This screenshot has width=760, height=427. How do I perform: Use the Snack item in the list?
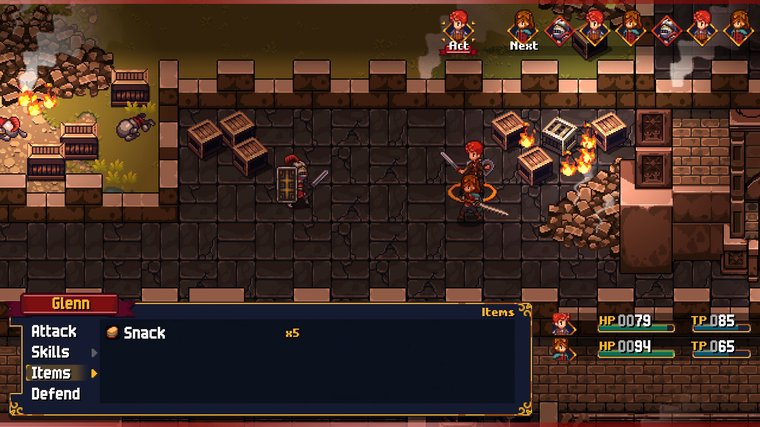[x=144, y=333]
